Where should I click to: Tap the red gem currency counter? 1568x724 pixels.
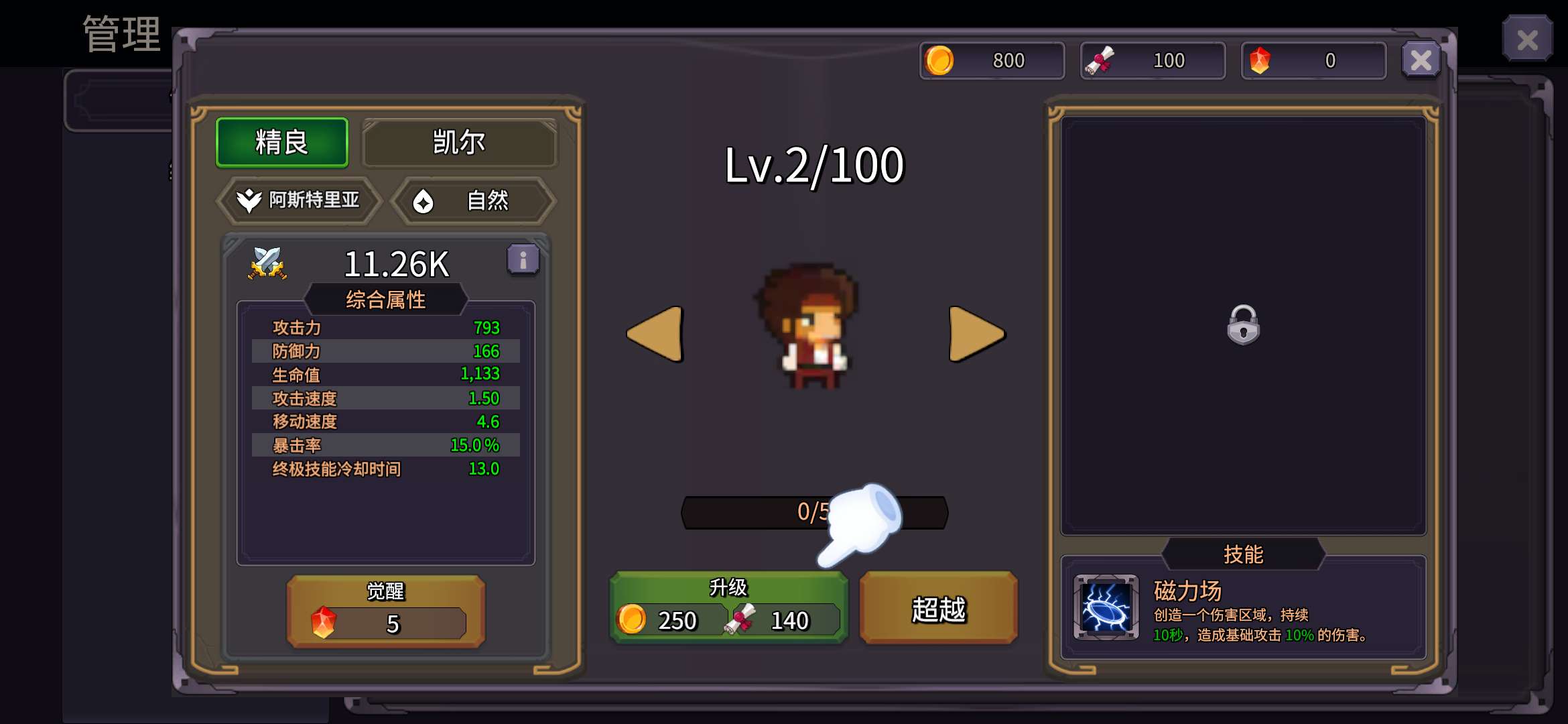coord(1313,60)
